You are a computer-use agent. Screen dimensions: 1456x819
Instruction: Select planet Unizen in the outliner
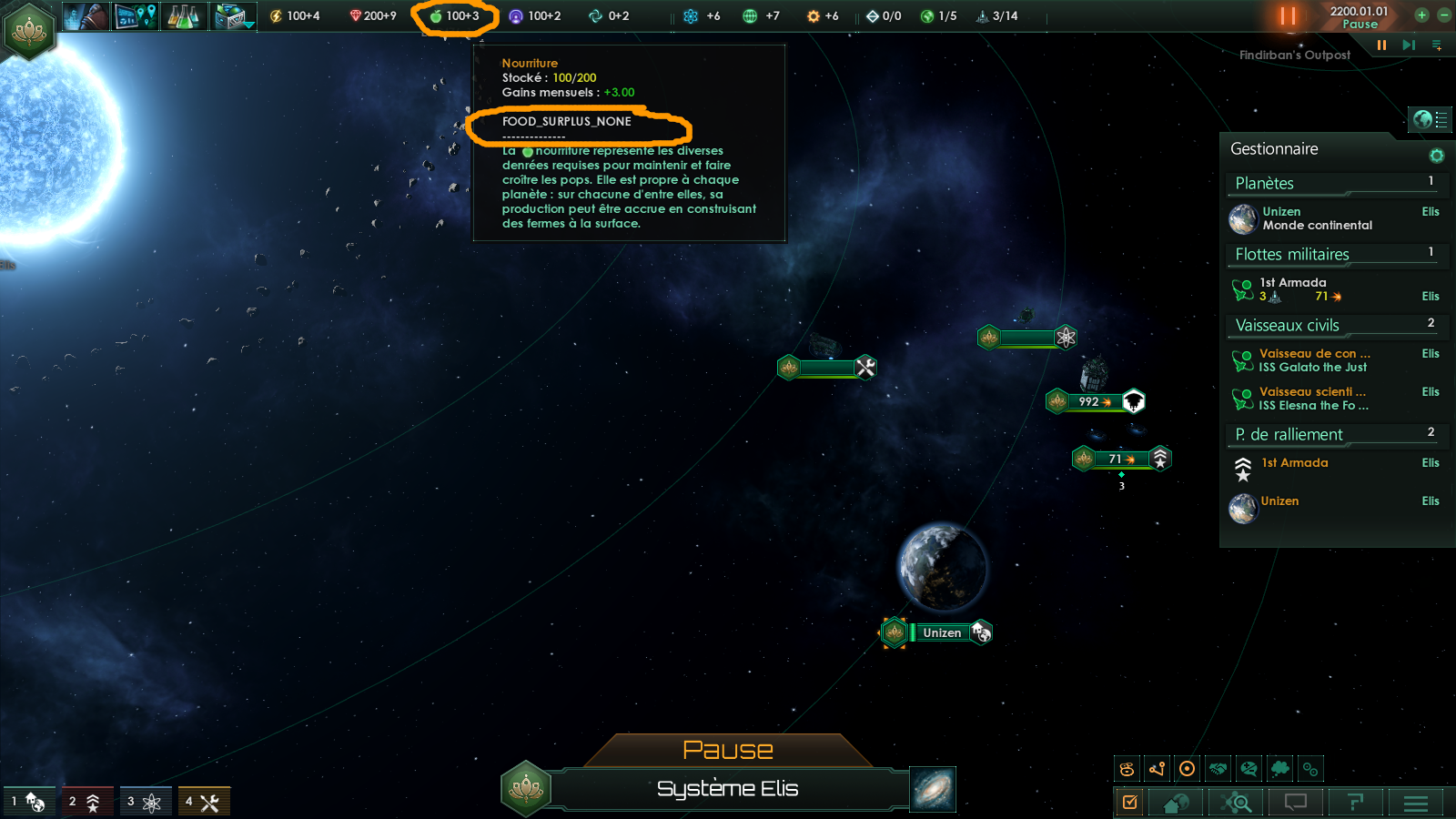(1317, 218)
